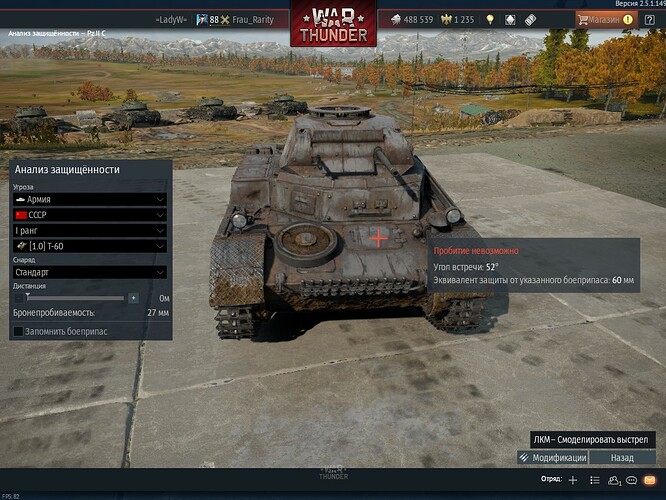Click the distance slider track

pos(75,298)
